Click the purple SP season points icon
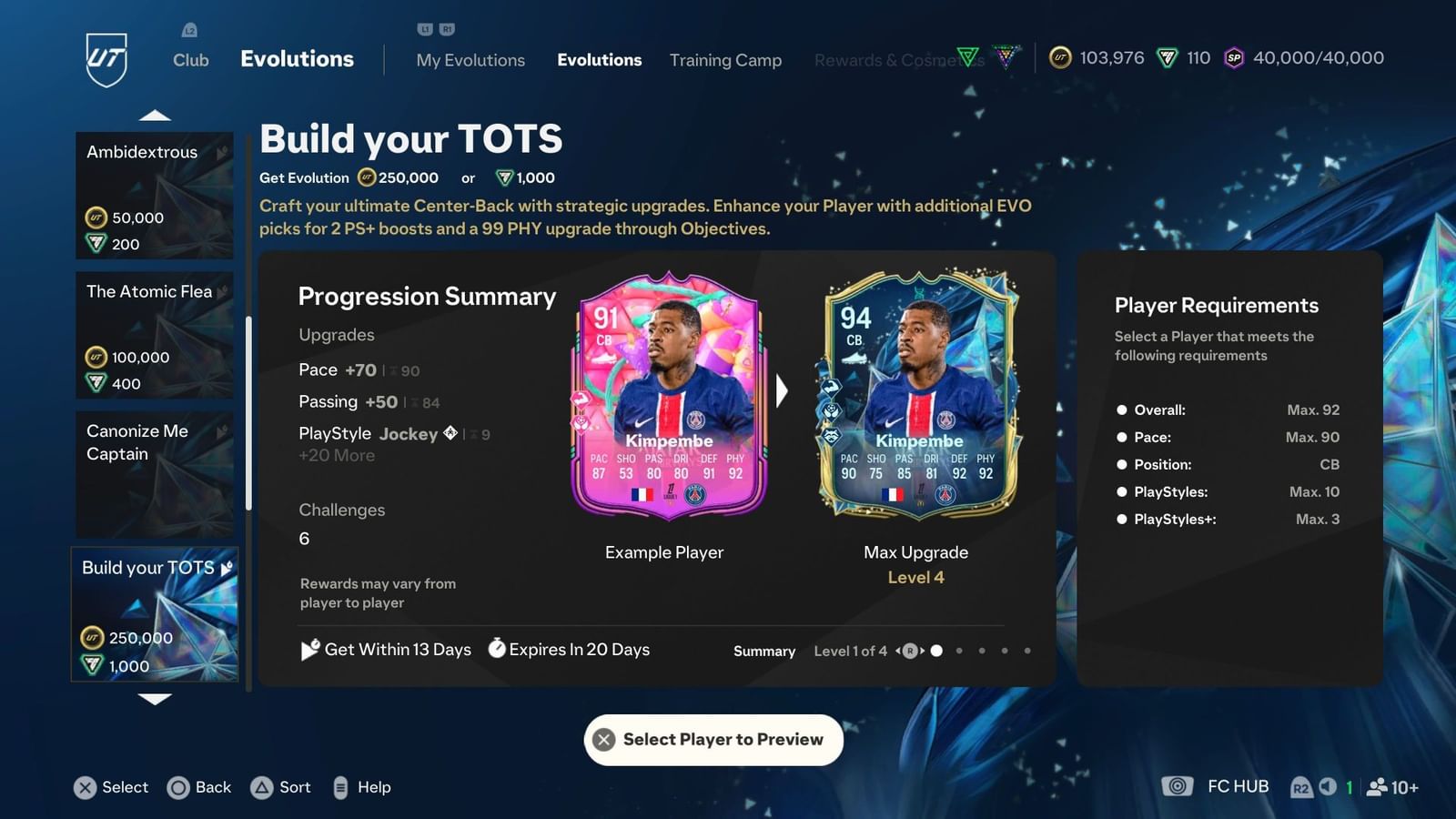This screenshot has width=1456, height=819. (x=1235, y=57)
